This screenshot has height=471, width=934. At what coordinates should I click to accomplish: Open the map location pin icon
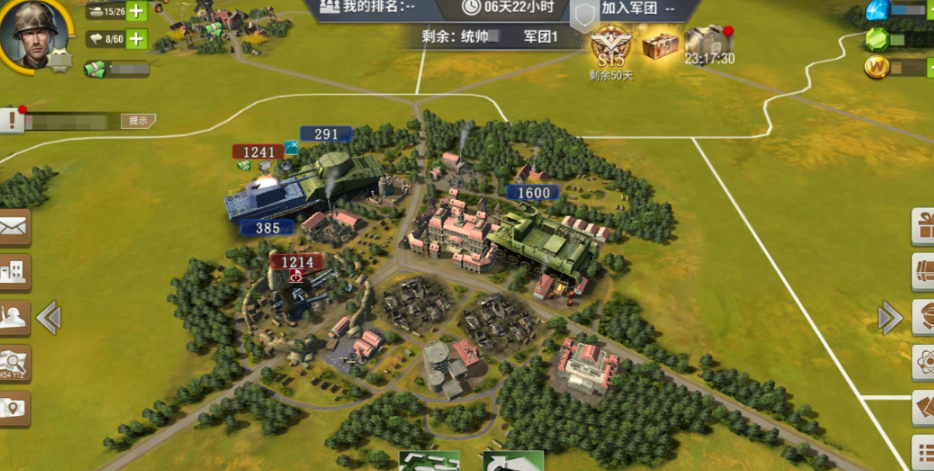click(x=14, y=407)
